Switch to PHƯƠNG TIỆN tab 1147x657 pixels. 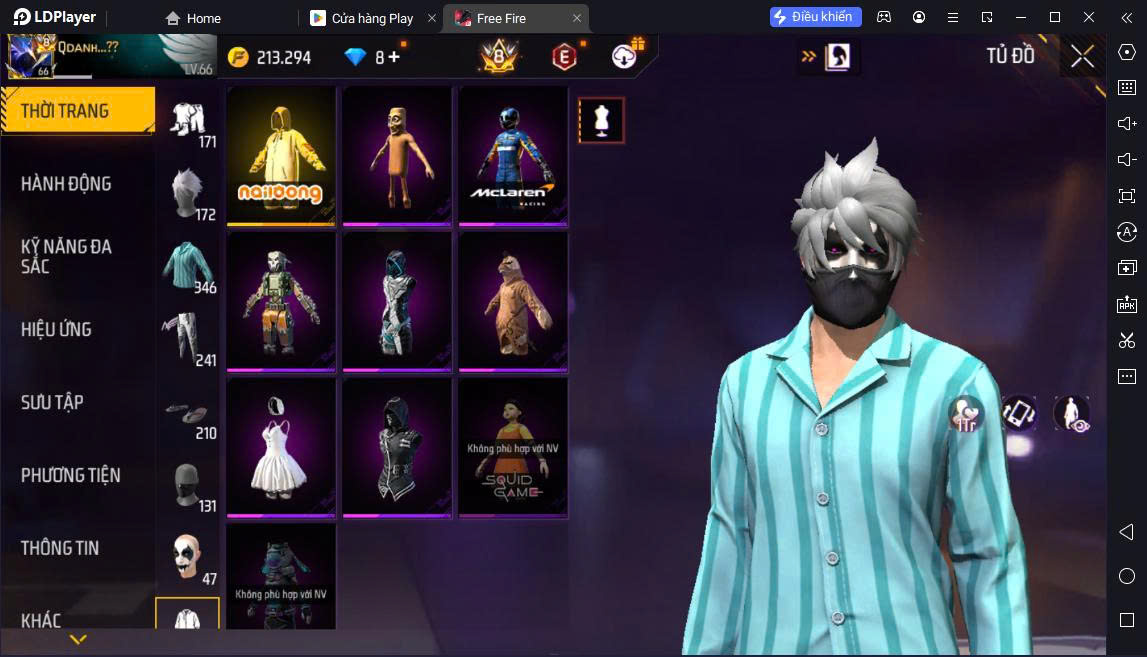[70, 475]
